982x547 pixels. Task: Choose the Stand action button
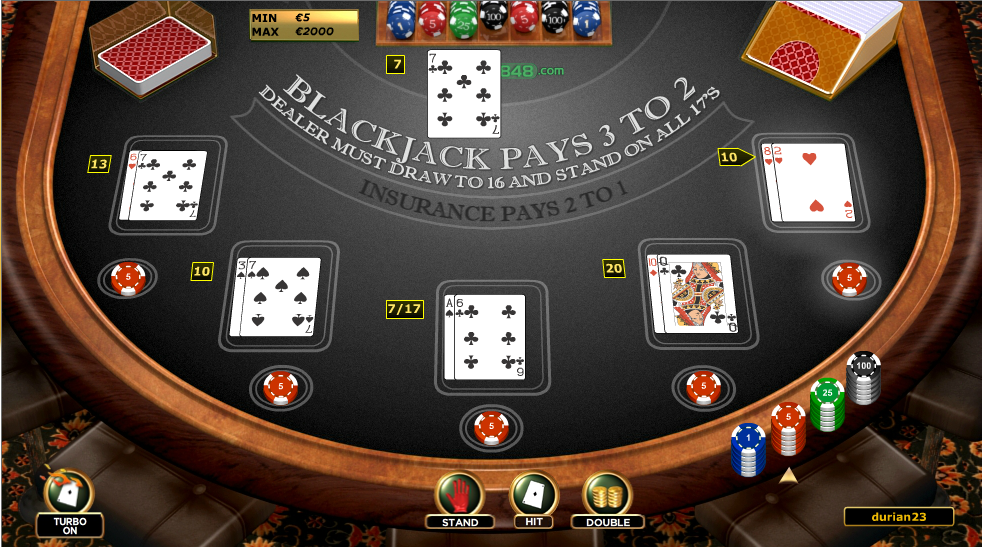click(x=459, y=497)
